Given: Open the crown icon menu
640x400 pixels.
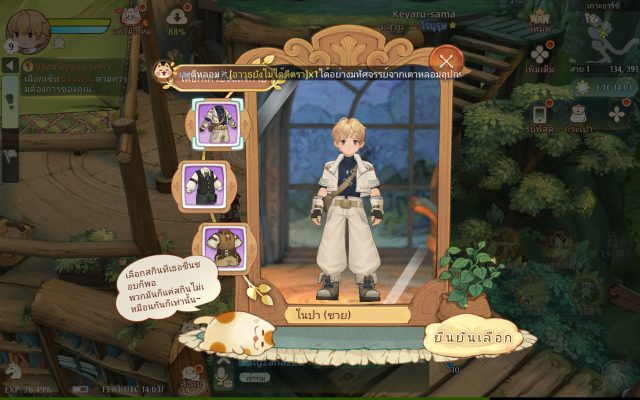Looking at the screenshot, I should click(539, 19).
